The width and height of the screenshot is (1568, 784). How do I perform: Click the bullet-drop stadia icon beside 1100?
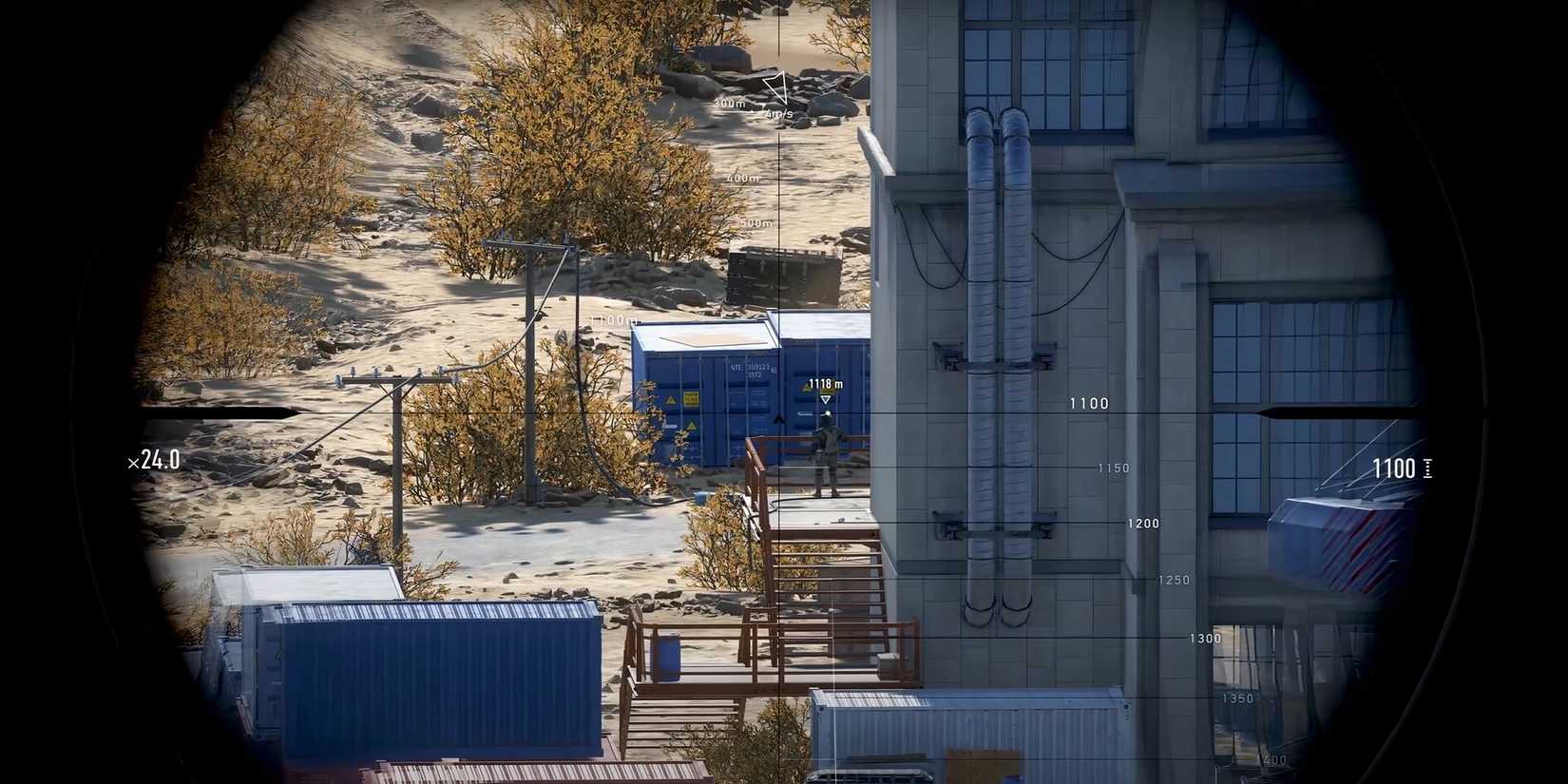pos(1429,467)
